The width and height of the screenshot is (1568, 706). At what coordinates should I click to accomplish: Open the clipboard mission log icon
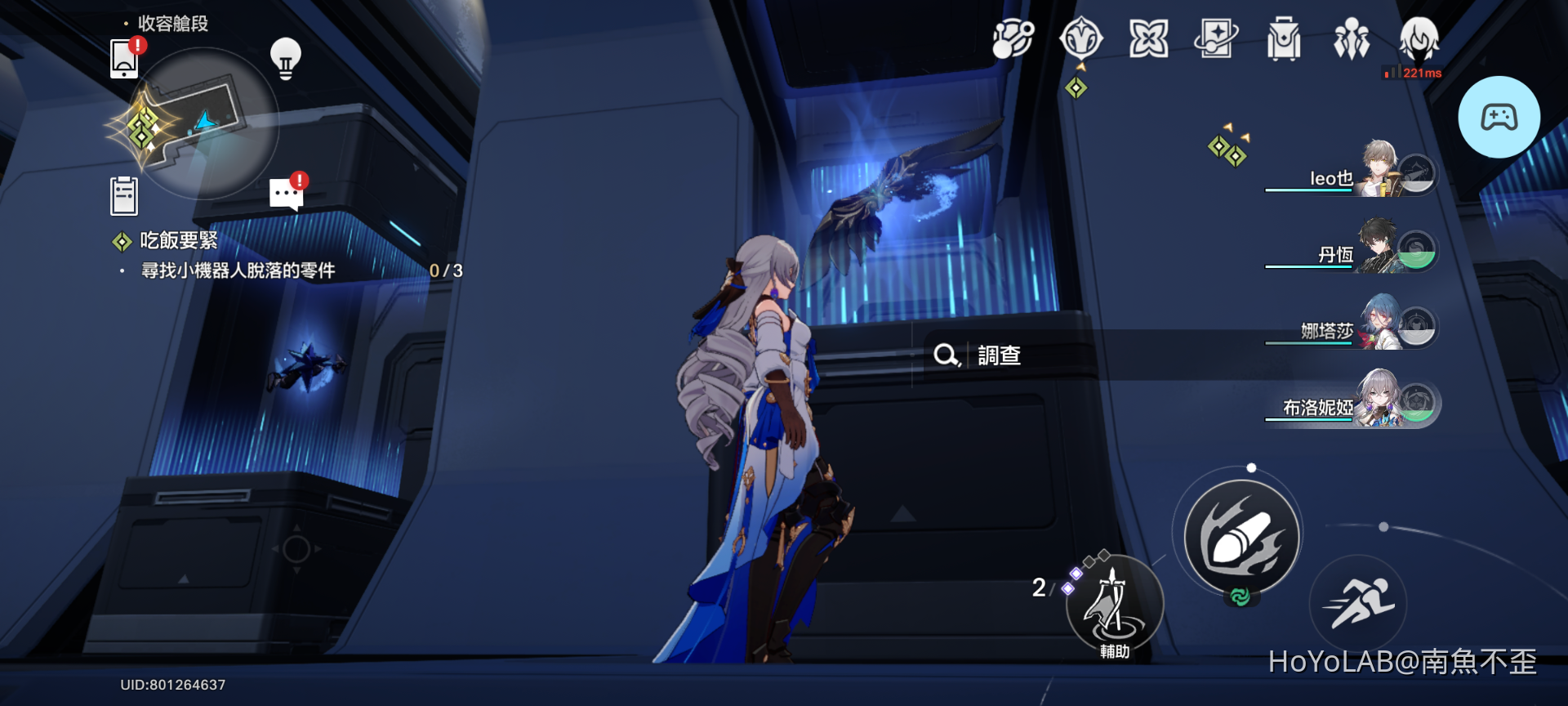pyautogui.click(x=124, y=194)
